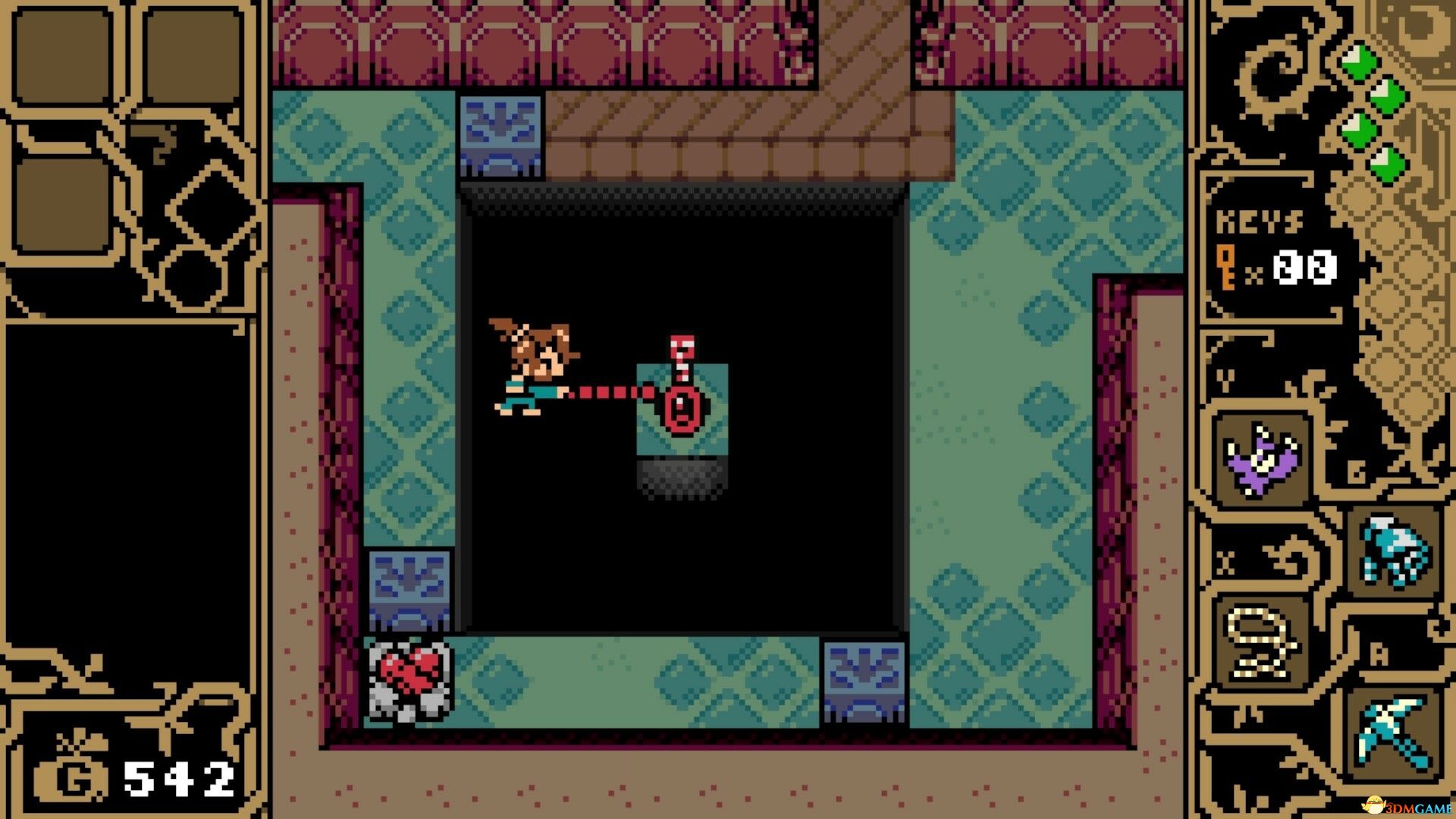
Task: Select the purple bat item slot
Action: tap(1261, 461)
